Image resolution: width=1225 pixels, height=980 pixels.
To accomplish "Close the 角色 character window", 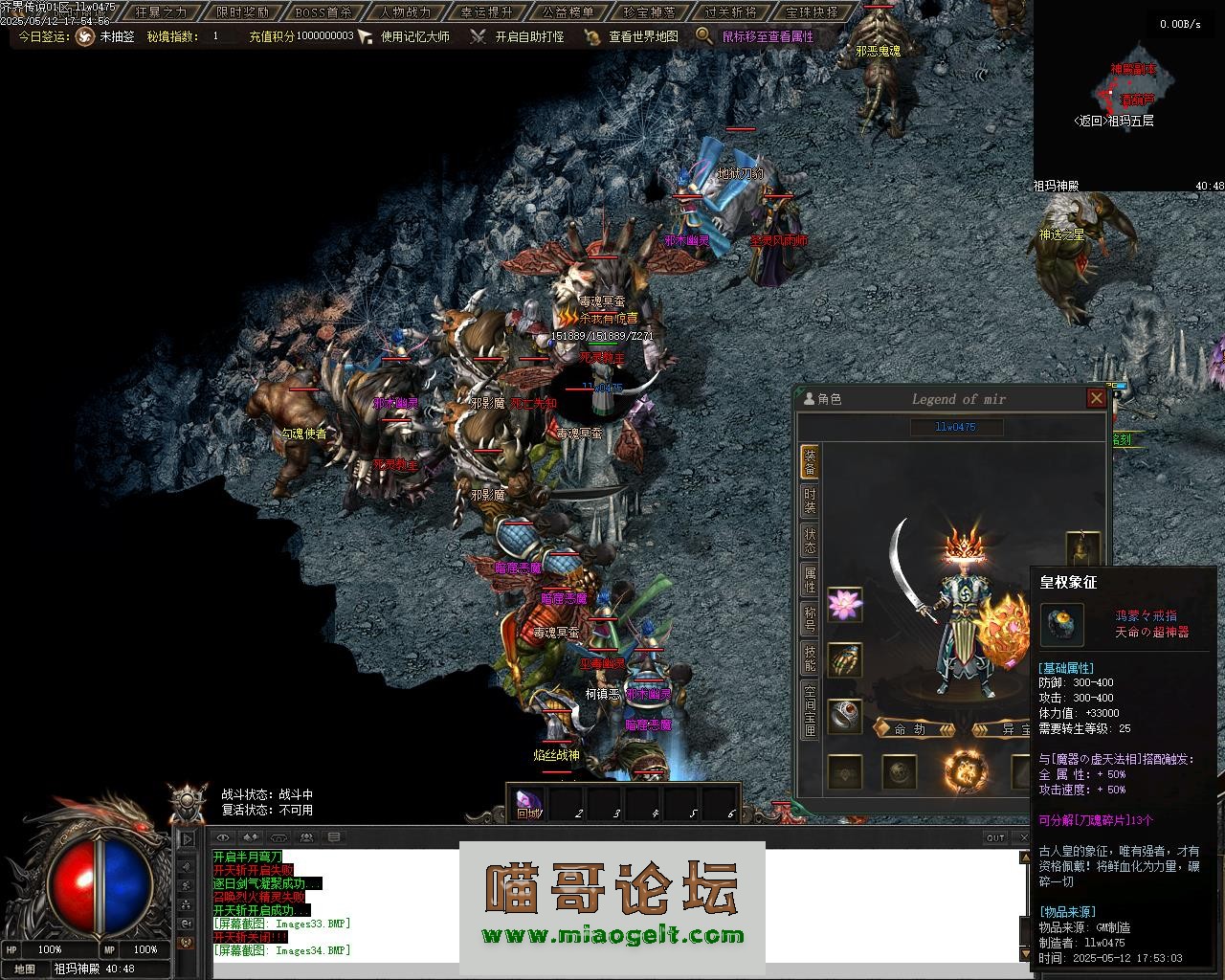I will 1097,398.
